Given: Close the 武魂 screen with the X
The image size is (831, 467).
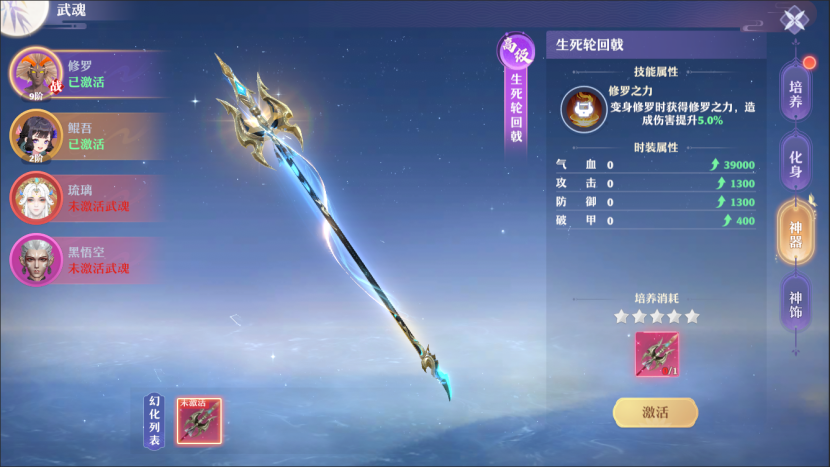Looking at the screenshot, I should pos(794,20).
